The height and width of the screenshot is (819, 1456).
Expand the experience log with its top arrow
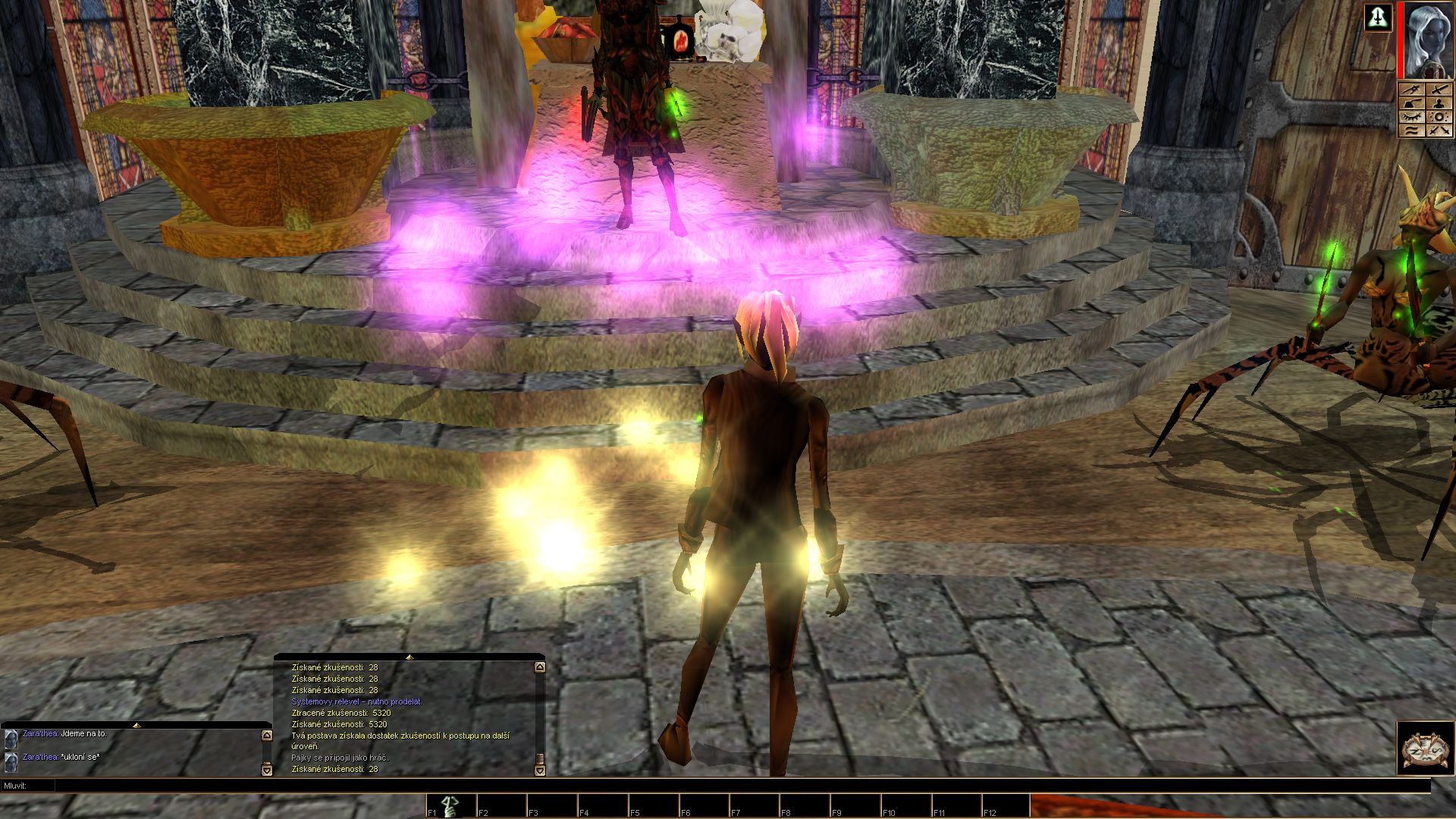point(409,657)
